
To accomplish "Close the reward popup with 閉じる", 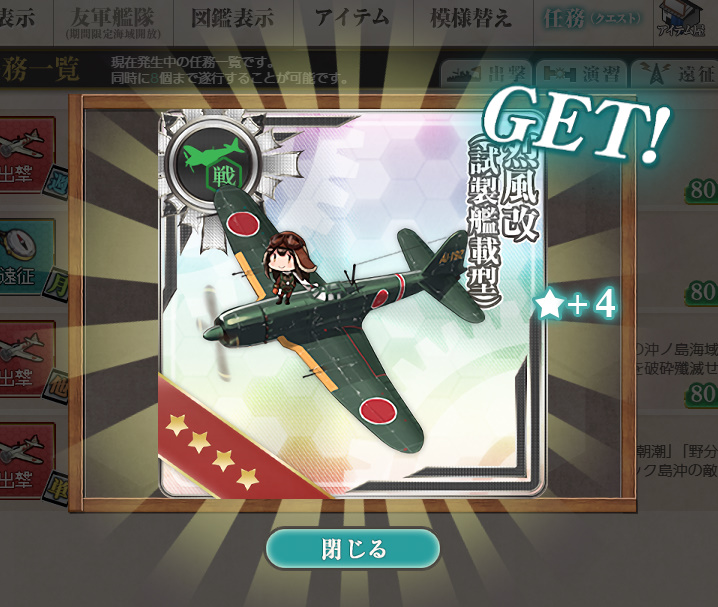I will tap(352, 549).
